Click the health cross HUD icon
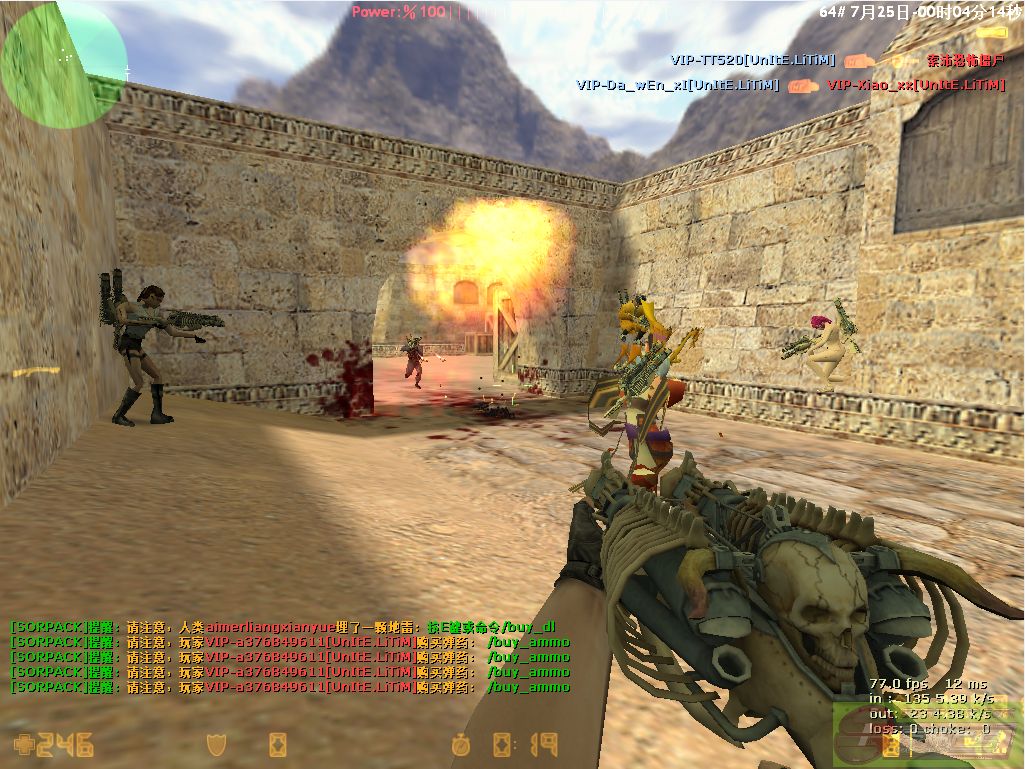This screenshot has width=1025, height=769. (23, 745)
